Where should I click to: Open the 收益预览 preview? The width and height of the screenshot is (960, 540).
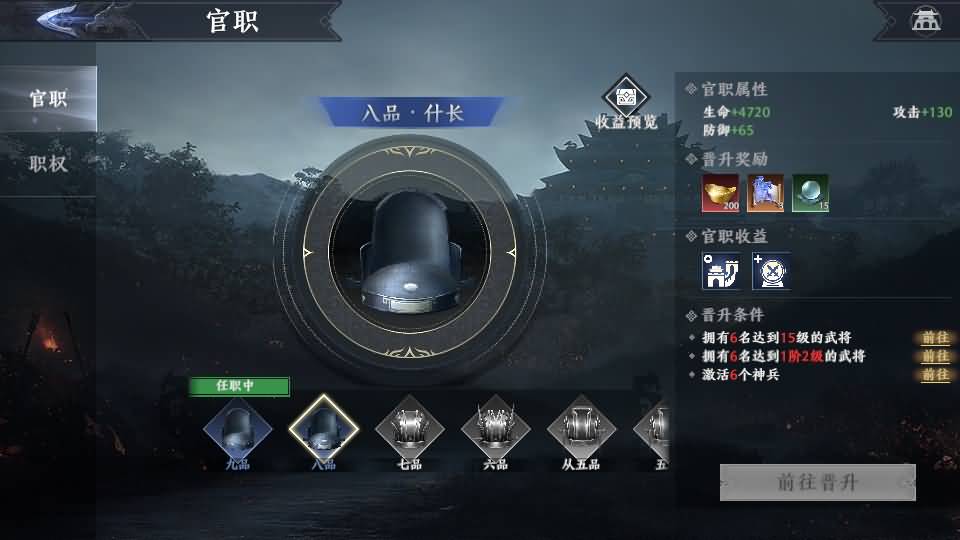point(627,99)
